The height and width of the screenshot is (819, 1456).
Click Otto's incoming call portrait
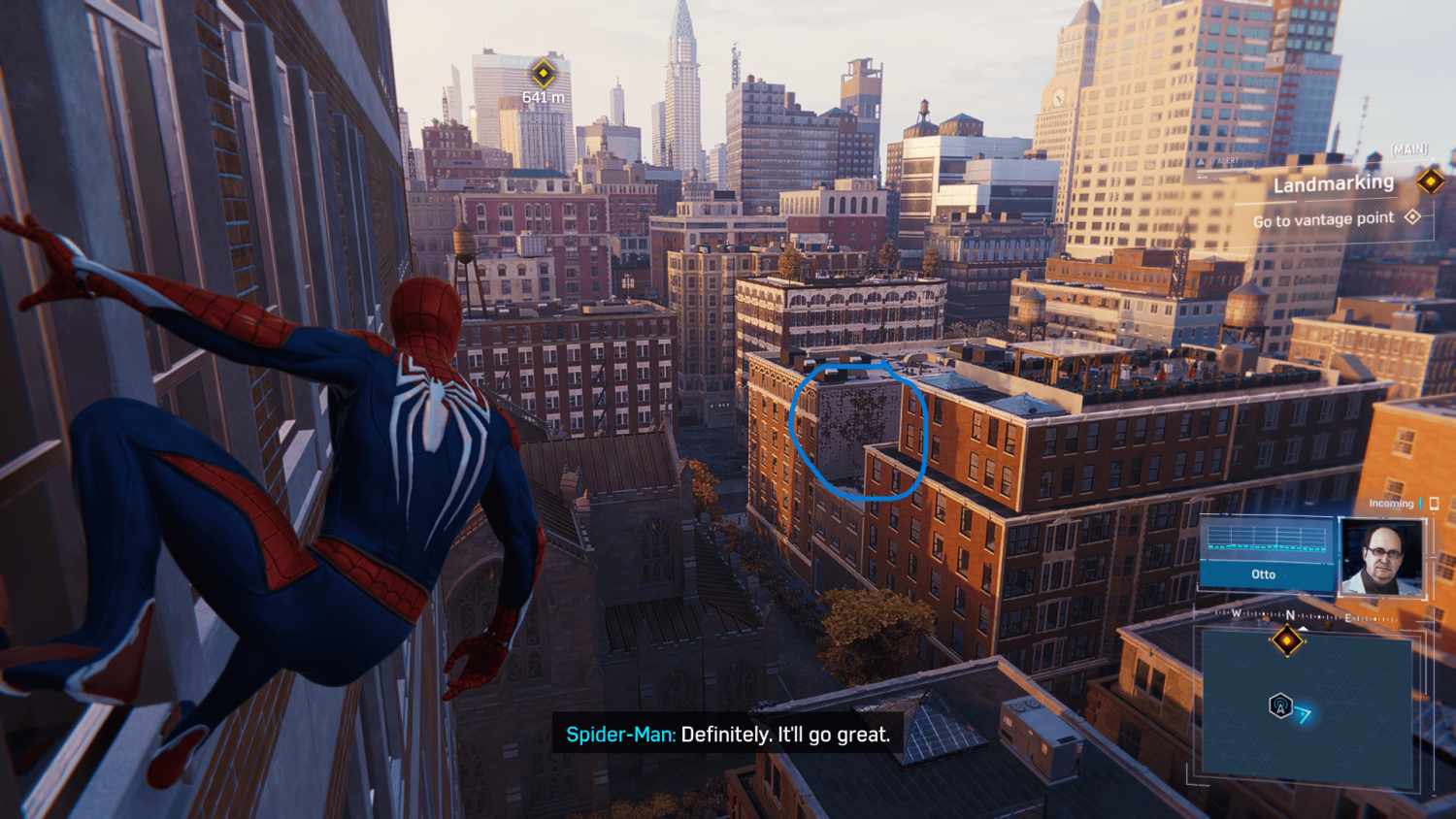[1381, 557]
